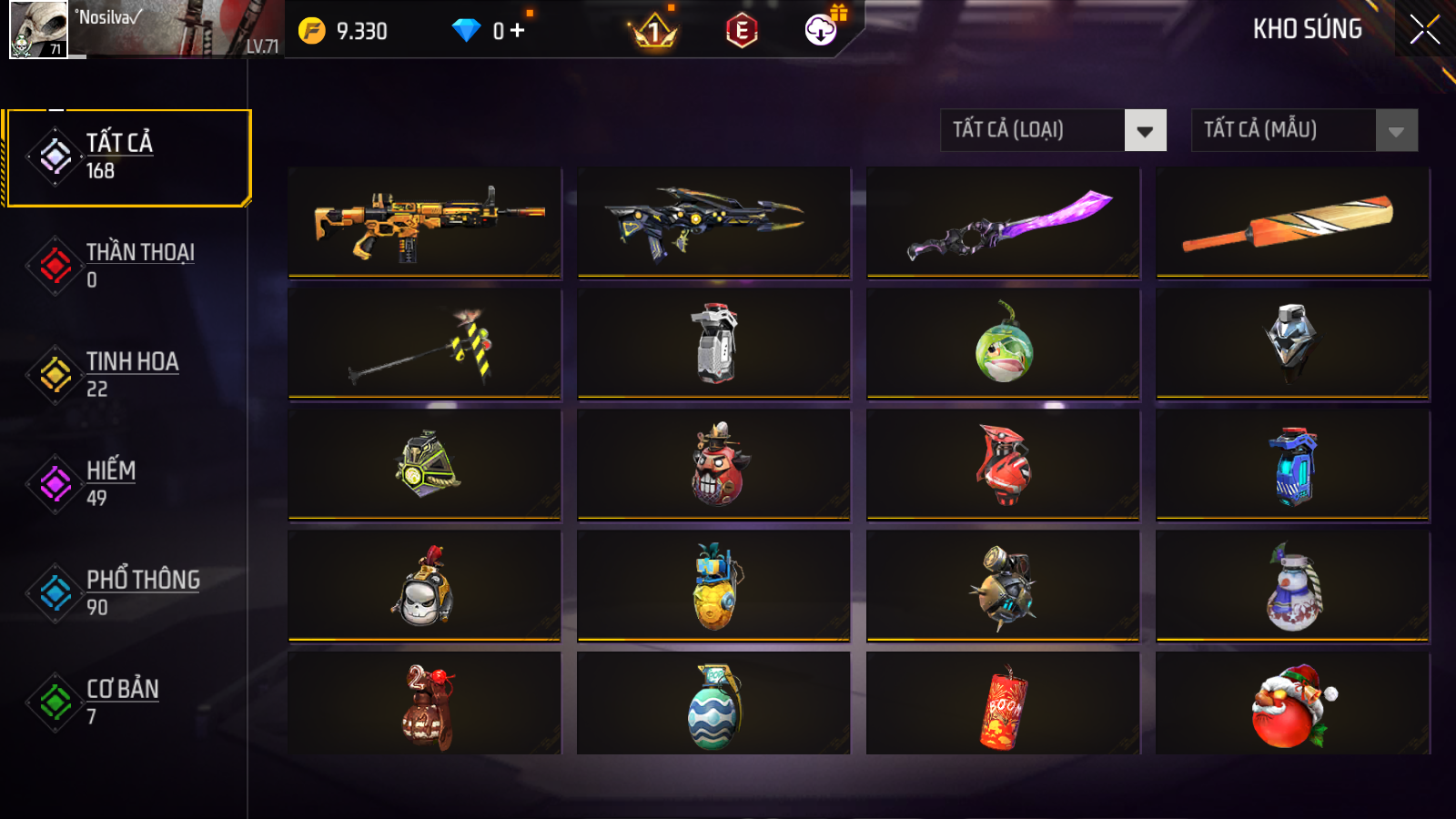Choose the orange cricket bat skin
This screenshot has width=1456, height=819.
point(1292,222)
